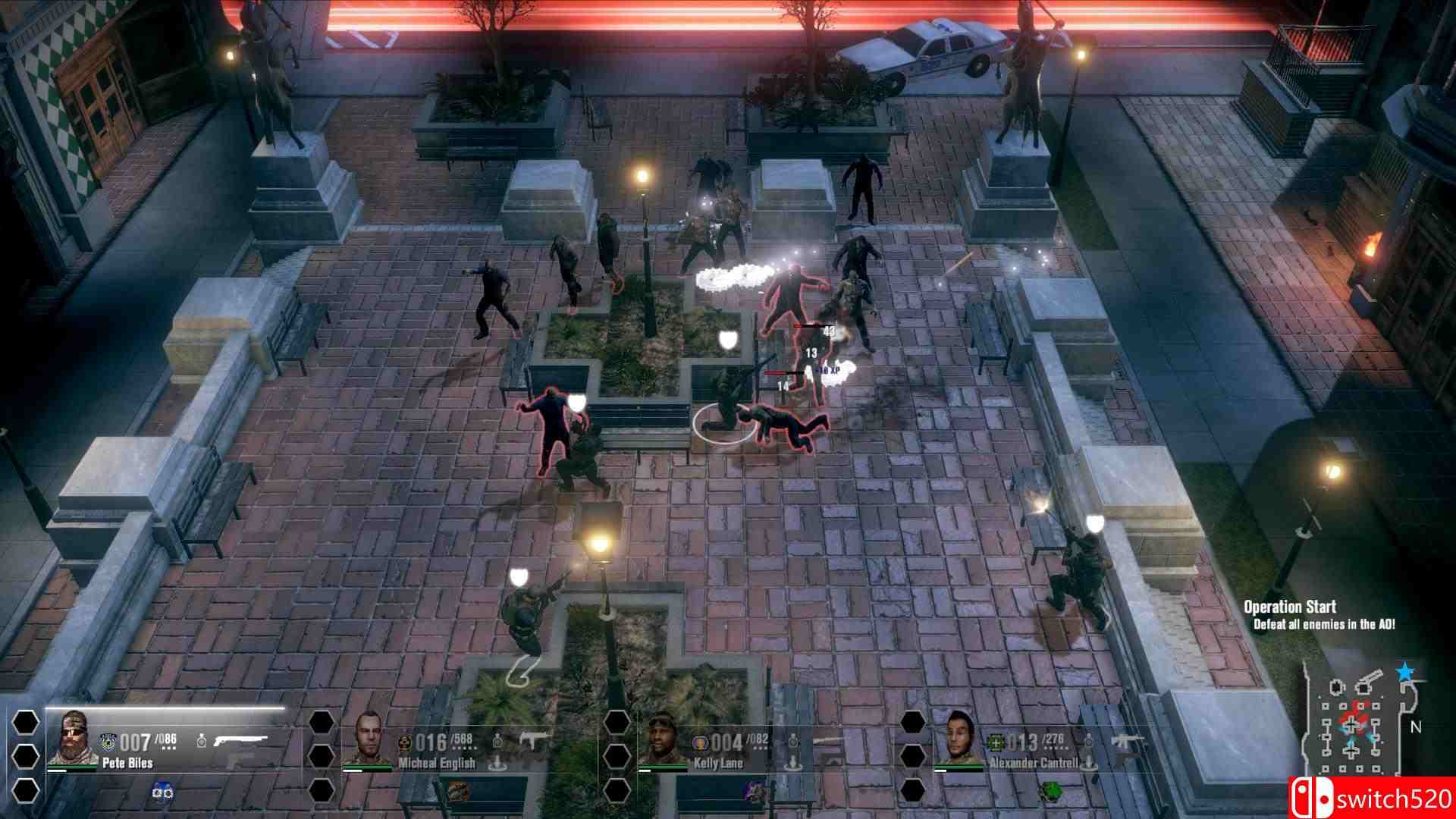Click the green gear pouch below Alexander Cantrell
The height and width of the screenshot is (819, 1456).
coord(1050,790)
